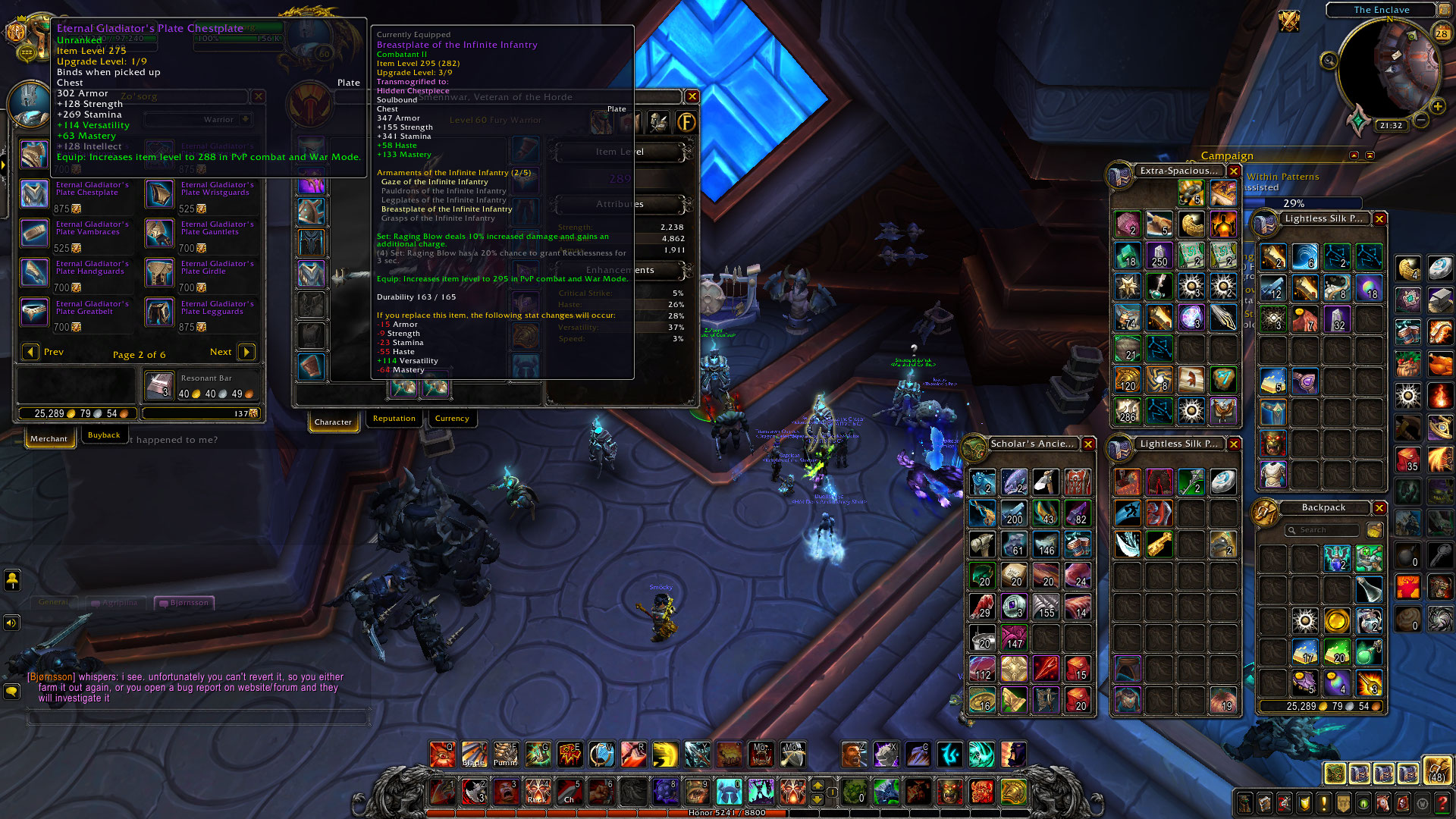1456x819 pixels.
Task: Choose Eternal Gladiator's Plate Legguards
Action: pyautogui.click(x=159, y=312)
